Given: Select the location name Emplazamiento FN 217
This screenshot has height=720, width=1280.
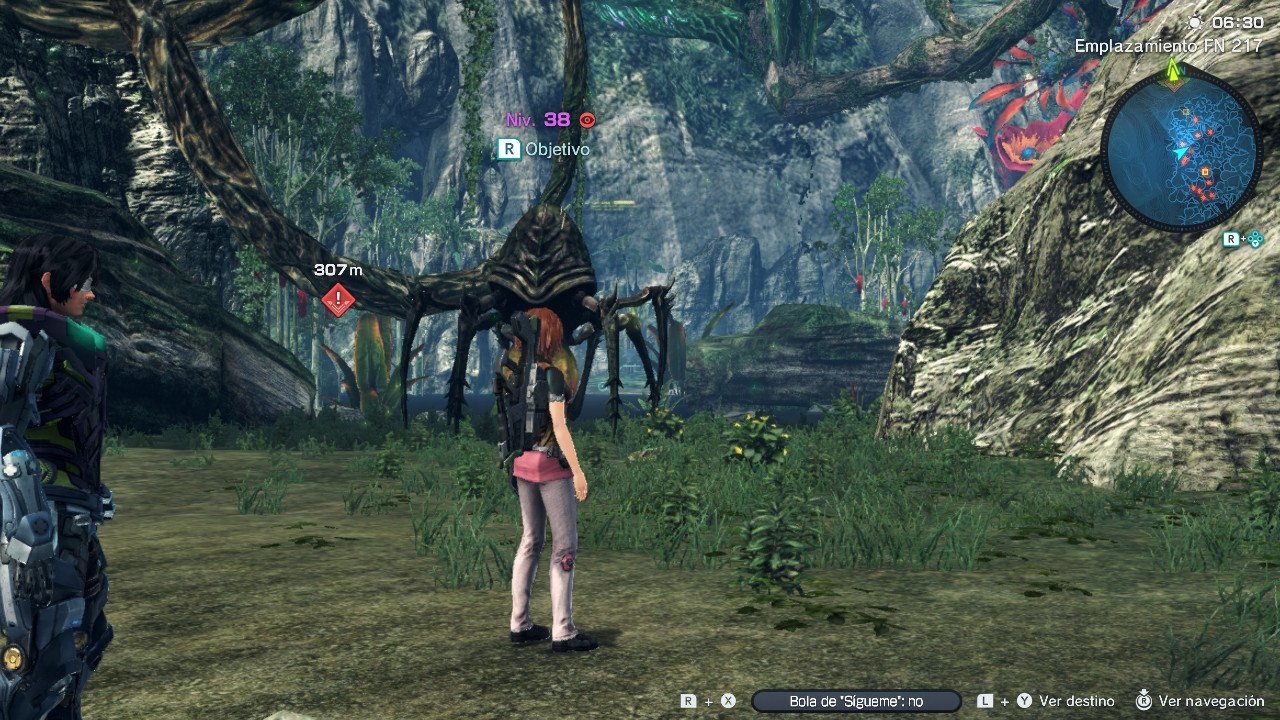Looking at the screenshot, I should click(1170, 45).
